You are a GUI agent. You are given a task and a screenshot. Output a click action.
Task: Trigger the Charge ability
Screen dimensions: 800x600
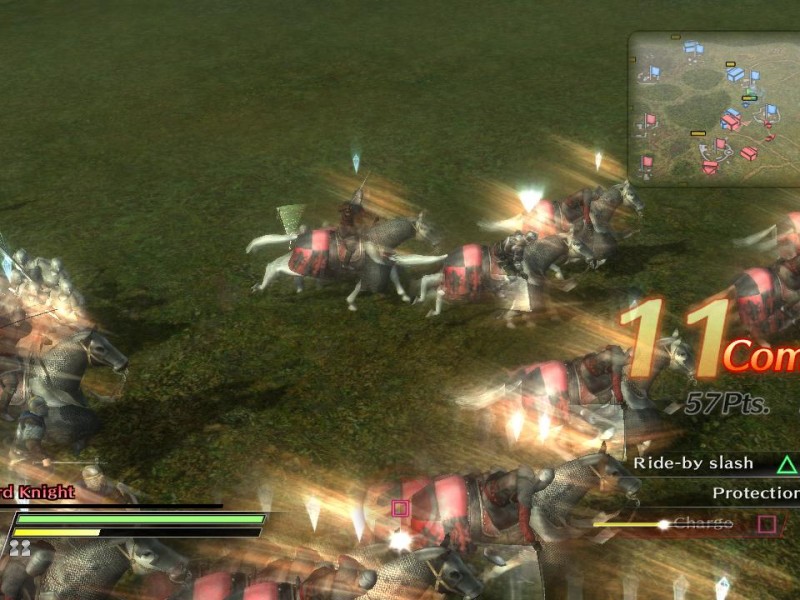[704, 523]
